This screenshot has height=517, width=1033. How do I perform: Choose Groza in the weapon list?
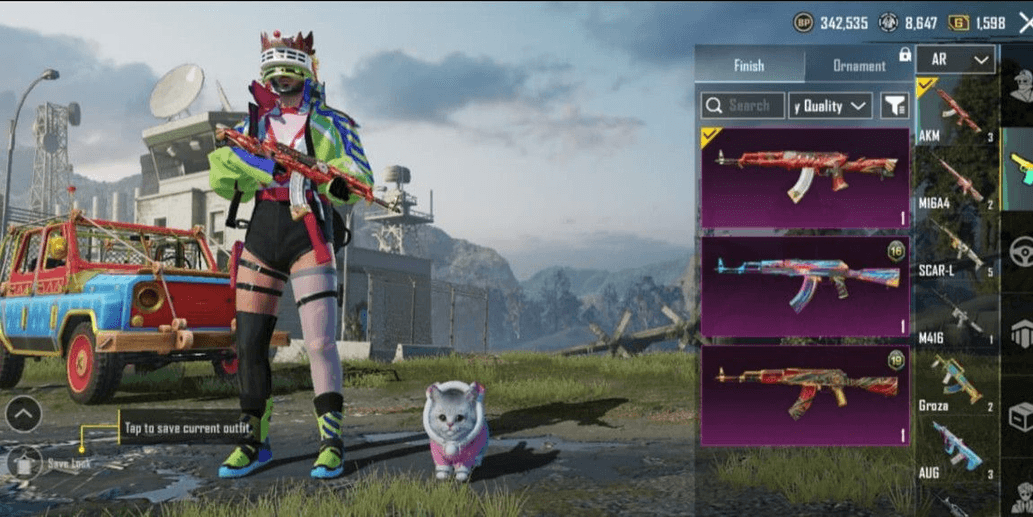955,383
